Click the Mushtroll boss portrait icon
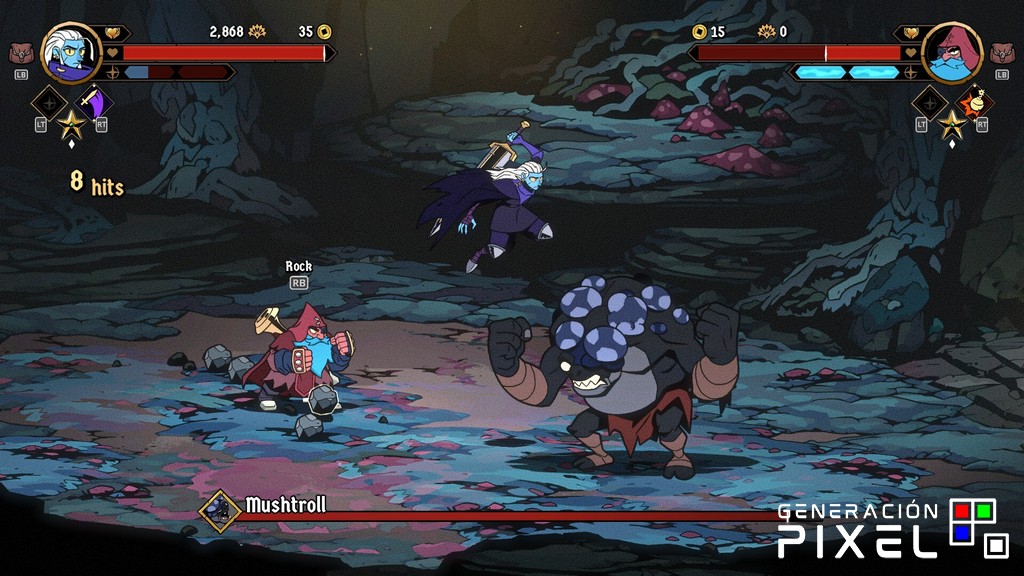 (x=219, y=509)
